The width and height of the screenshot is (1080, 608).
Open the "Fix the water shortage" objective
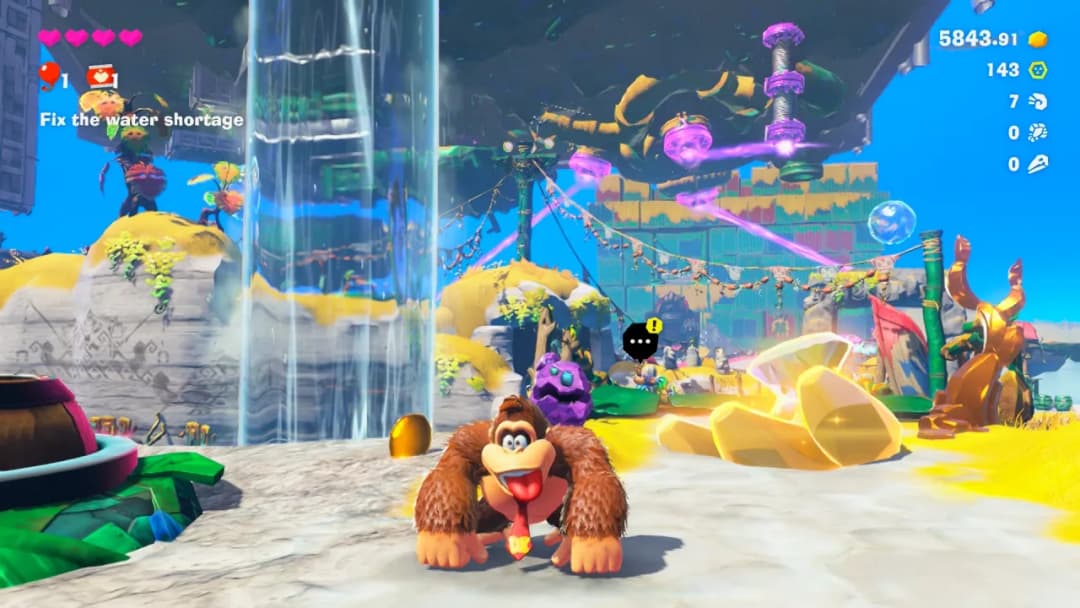[142, 120]
